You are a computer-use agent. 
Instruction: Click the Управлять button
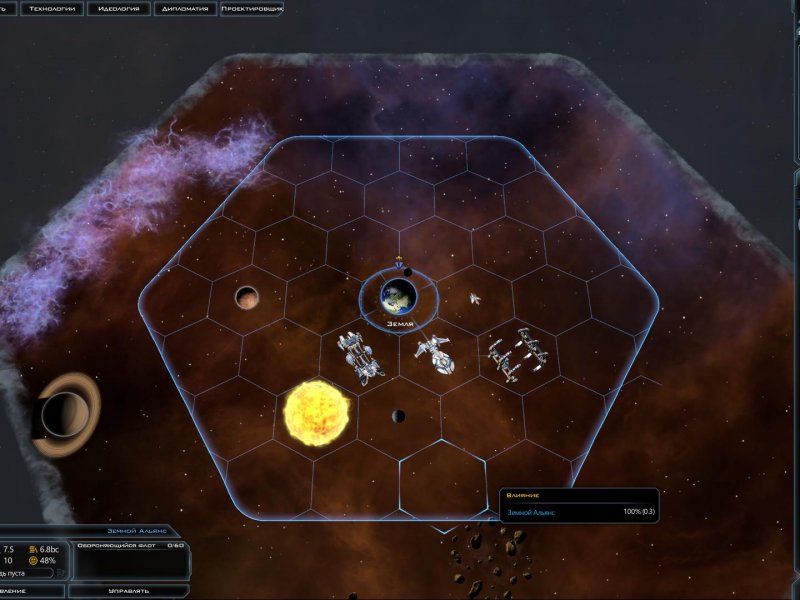pyautogui.click(x=130, y=591)
